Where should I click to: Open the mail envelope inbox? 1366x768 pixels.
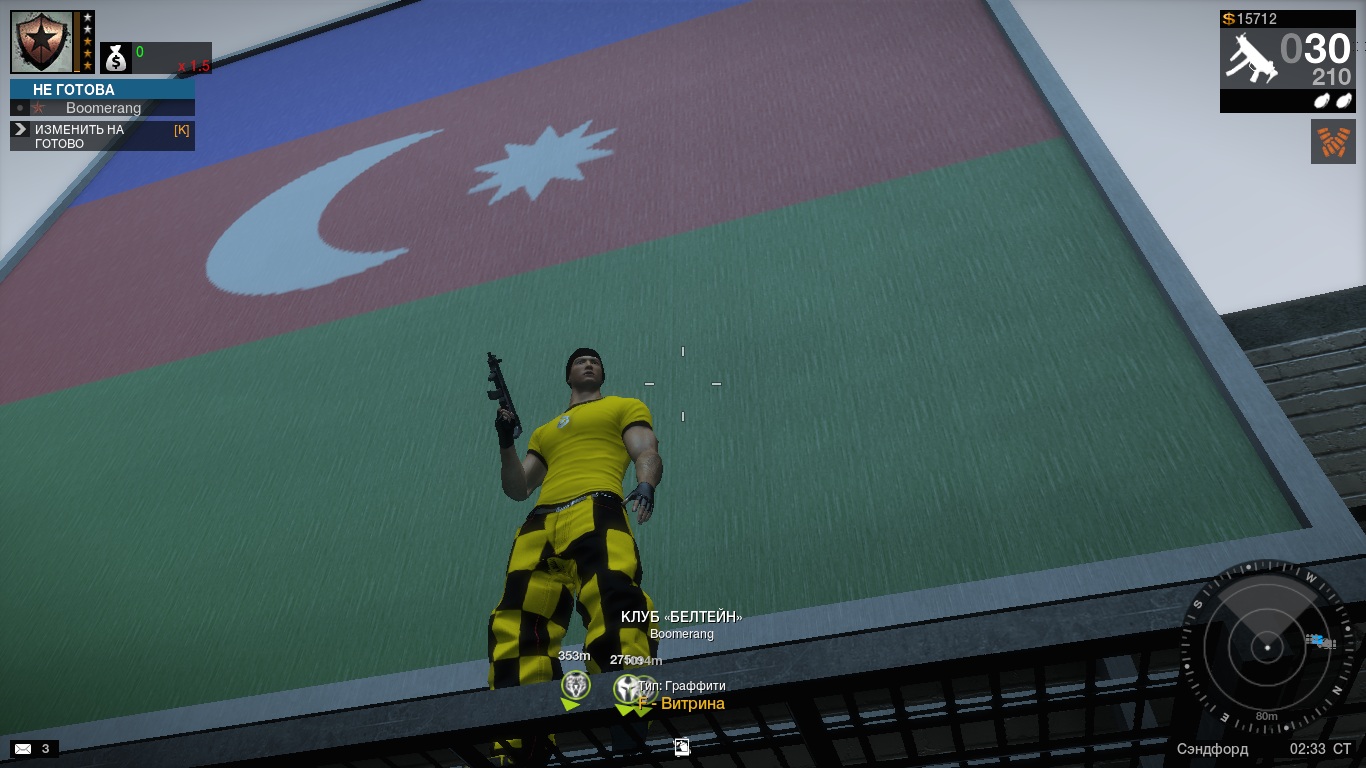click(23, 748)
